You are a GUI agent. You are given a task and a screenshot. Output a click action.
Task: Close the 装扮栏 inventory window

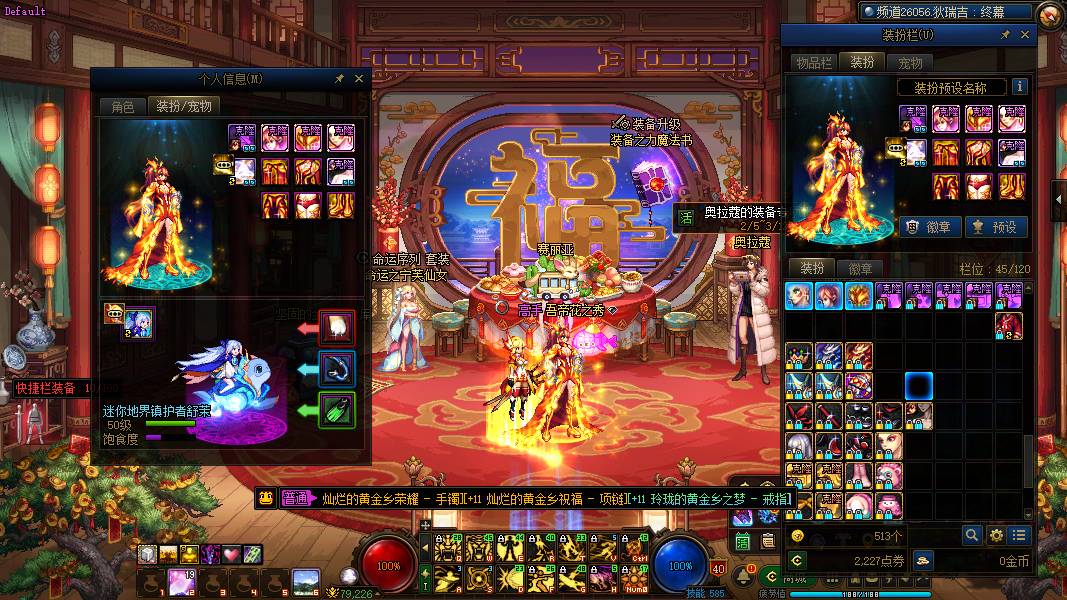click(1025, 35)
